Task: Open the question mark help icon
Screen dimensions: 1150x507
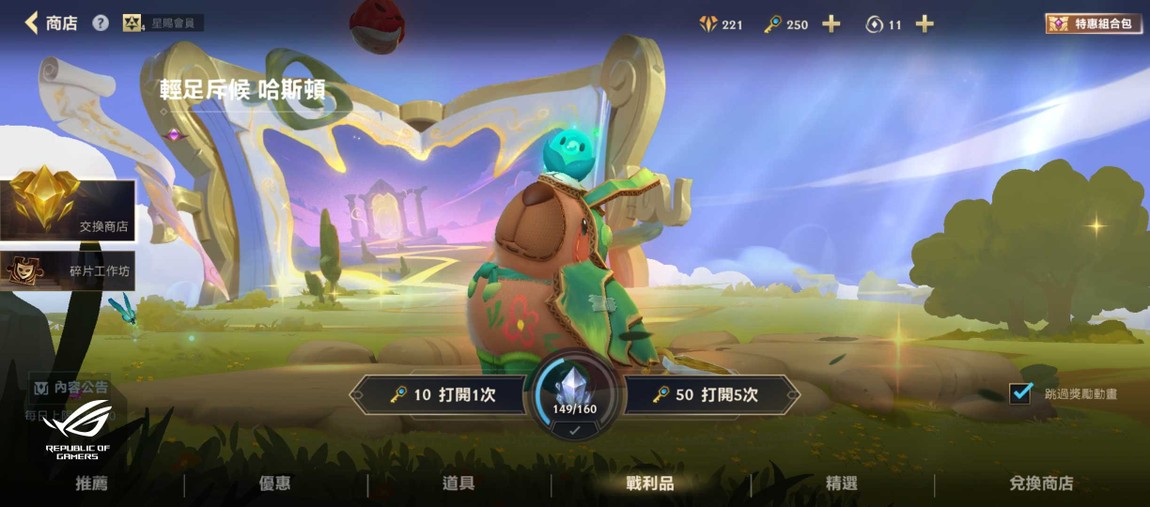Action: pyautogui.click(x=100, y=22)
